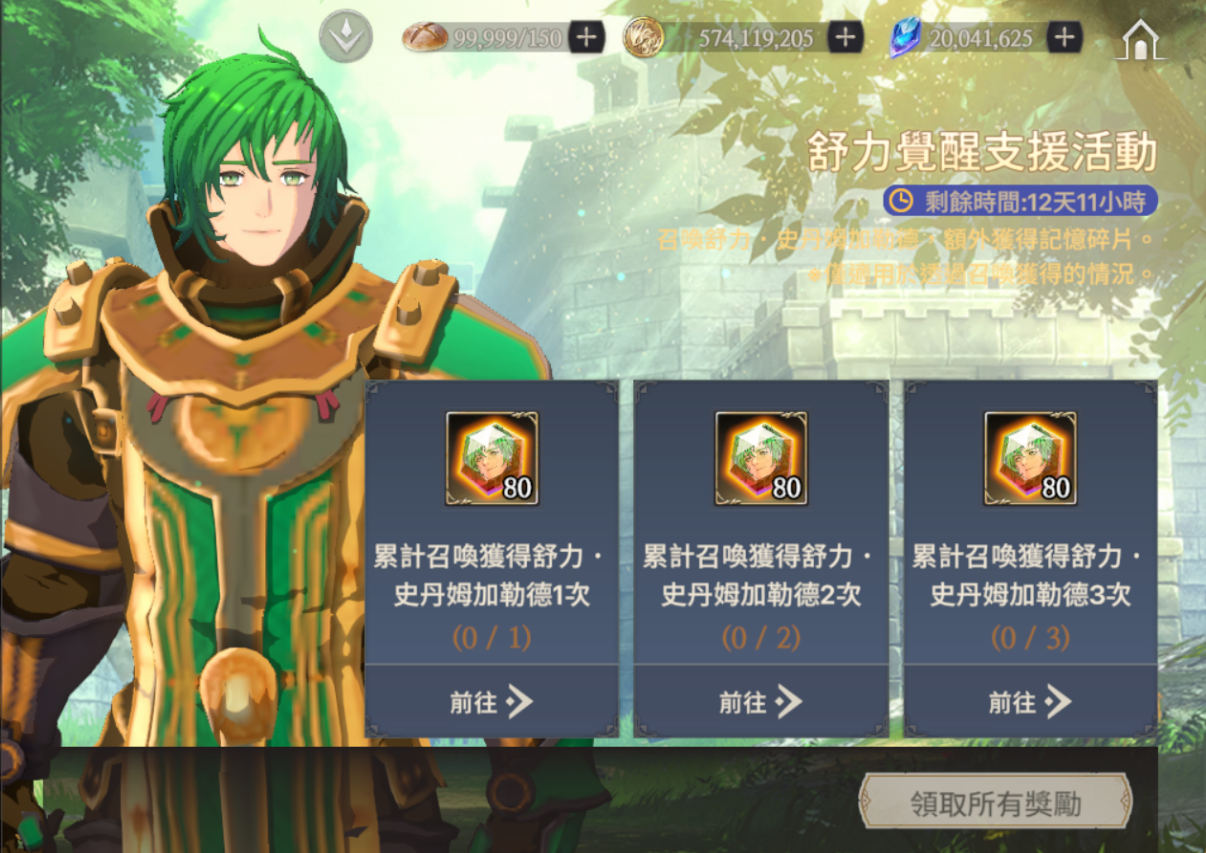Go to the 1次 summon mission

point(491,702)
